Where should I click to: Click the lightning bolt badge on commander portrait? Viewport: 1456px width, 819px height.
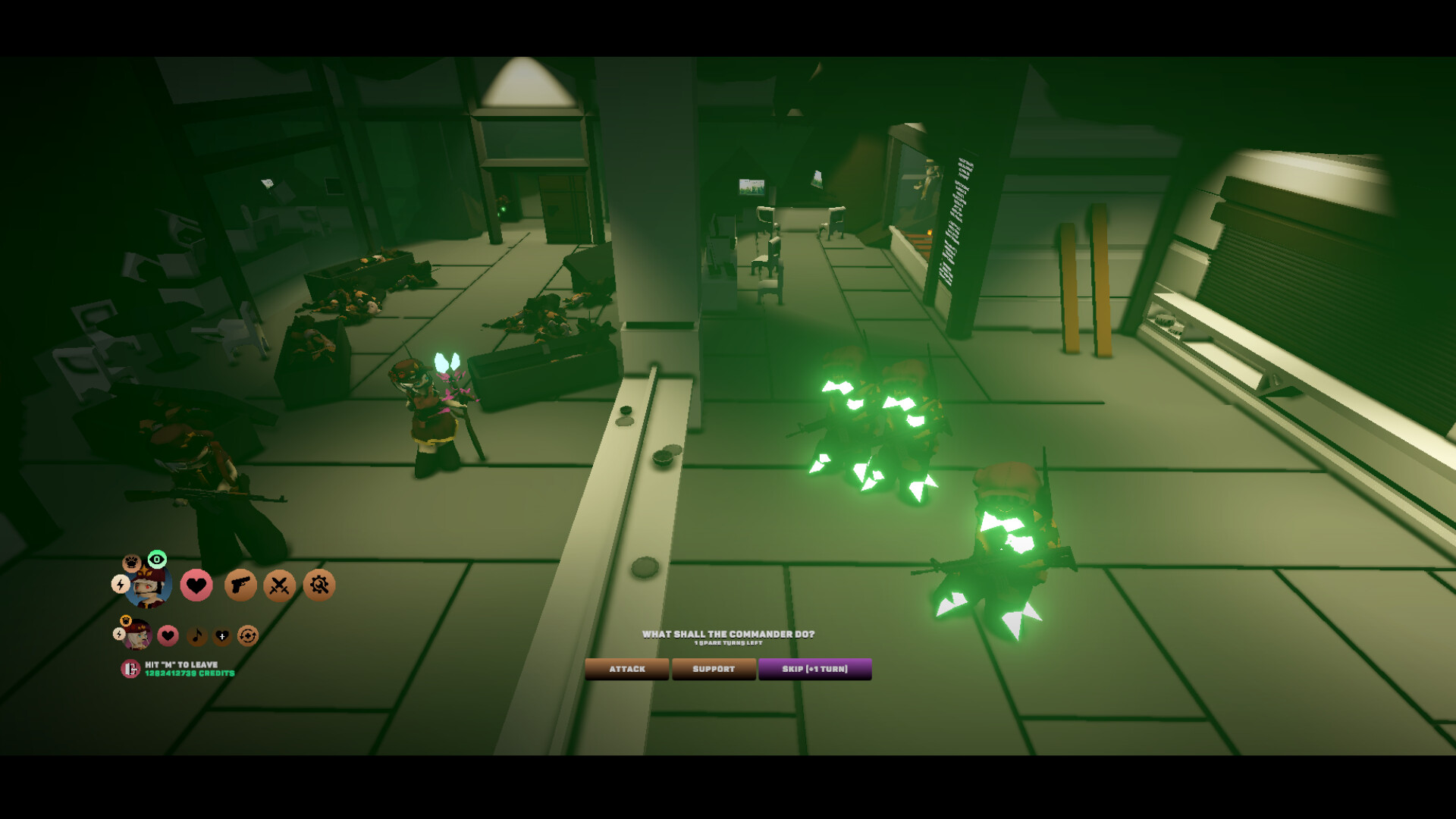120,585
